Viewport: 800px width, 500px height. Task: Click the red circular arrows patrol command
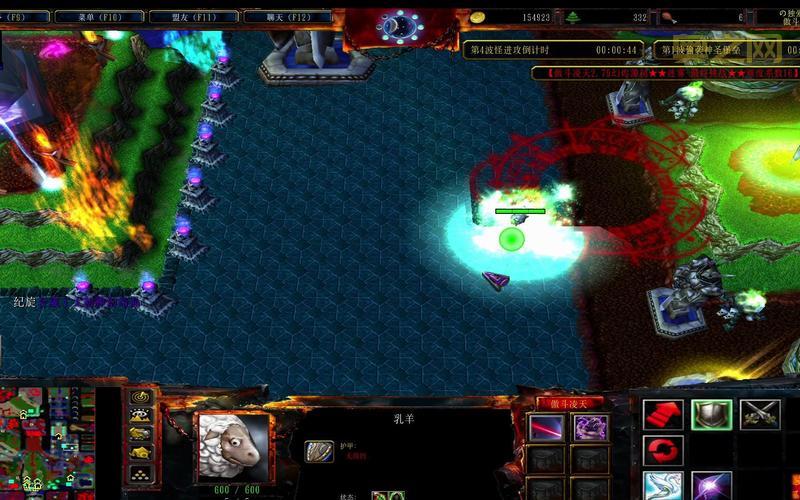[662, 451]
